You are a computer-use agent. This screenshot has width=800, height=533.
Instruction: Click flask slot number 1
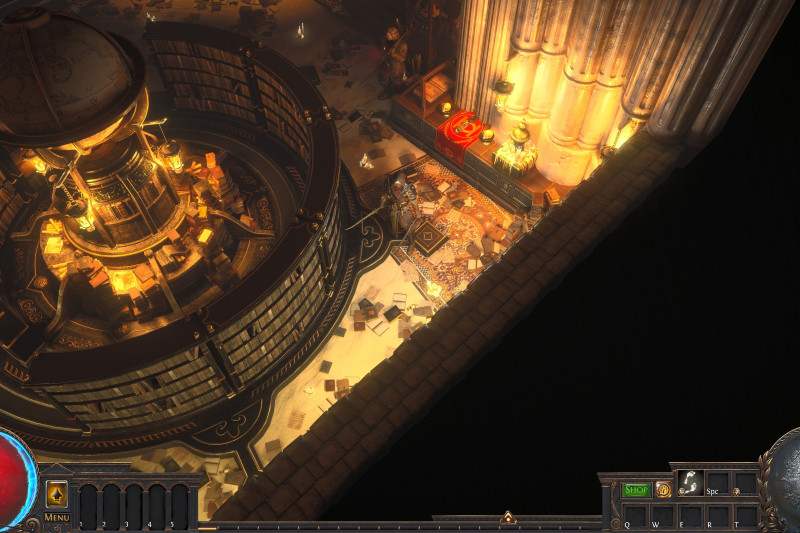[87, 505]
